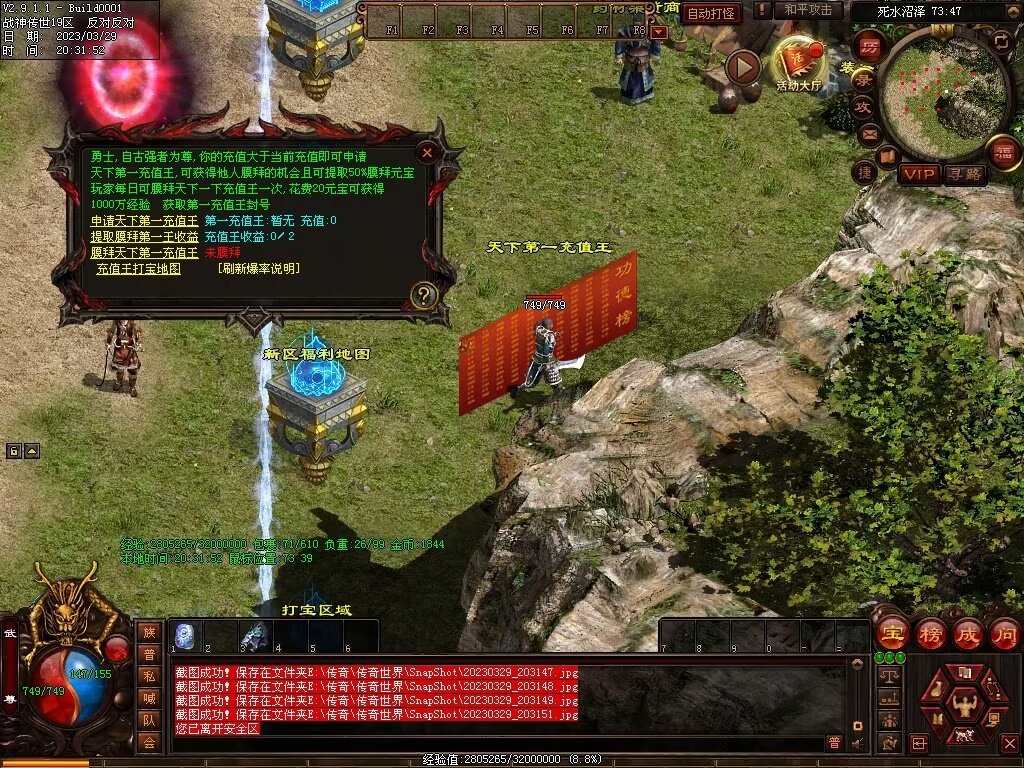The height and width of the screenshot is (768, 1024).
Task: Open the character panel with the muscular figure
Action: [x=965, y=705]
